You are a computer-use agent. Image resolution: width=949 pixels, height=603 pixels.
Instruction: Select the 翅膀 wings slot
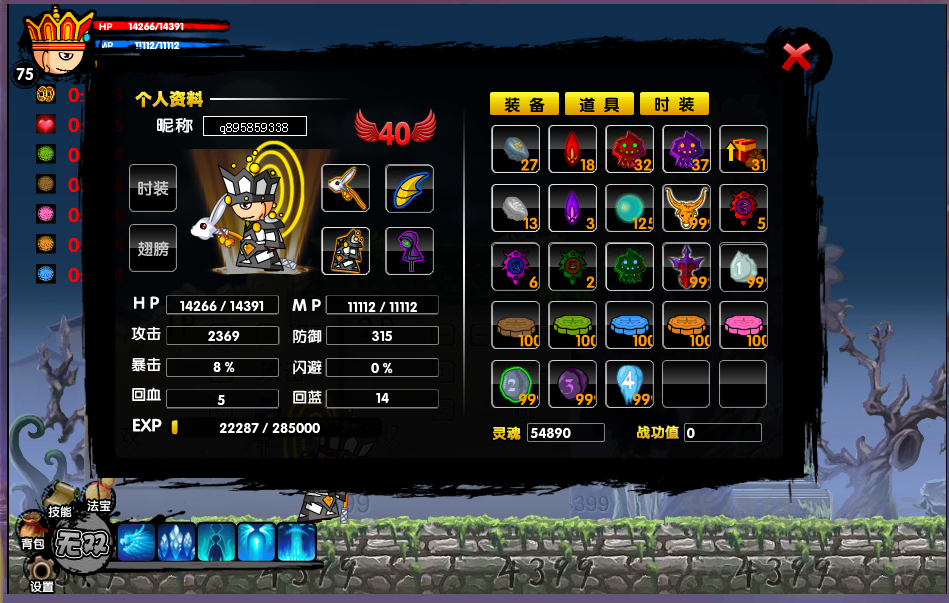153,248
